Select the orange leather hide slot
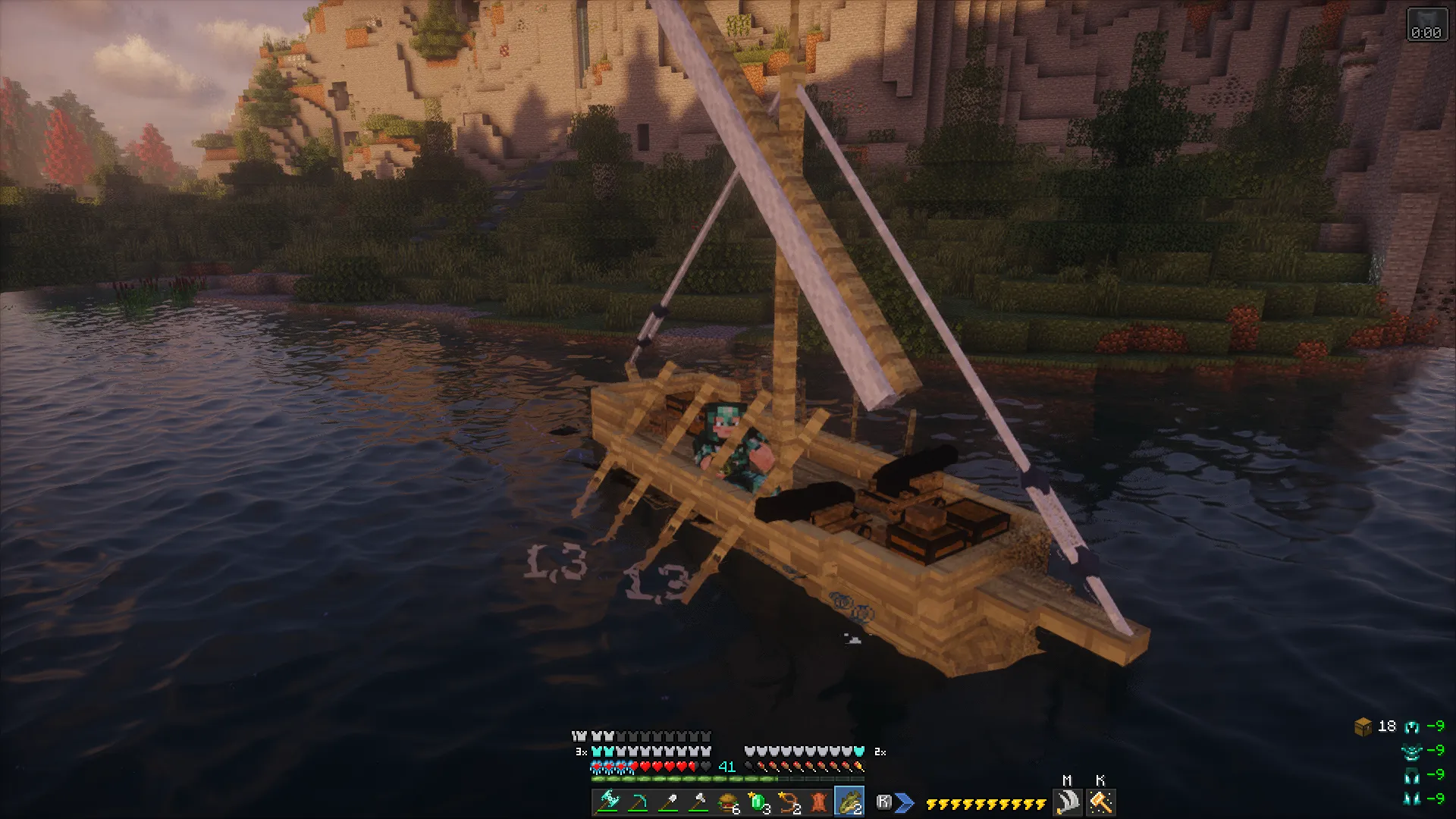Screen dimensions: 1456x819 tap(819, 802)
